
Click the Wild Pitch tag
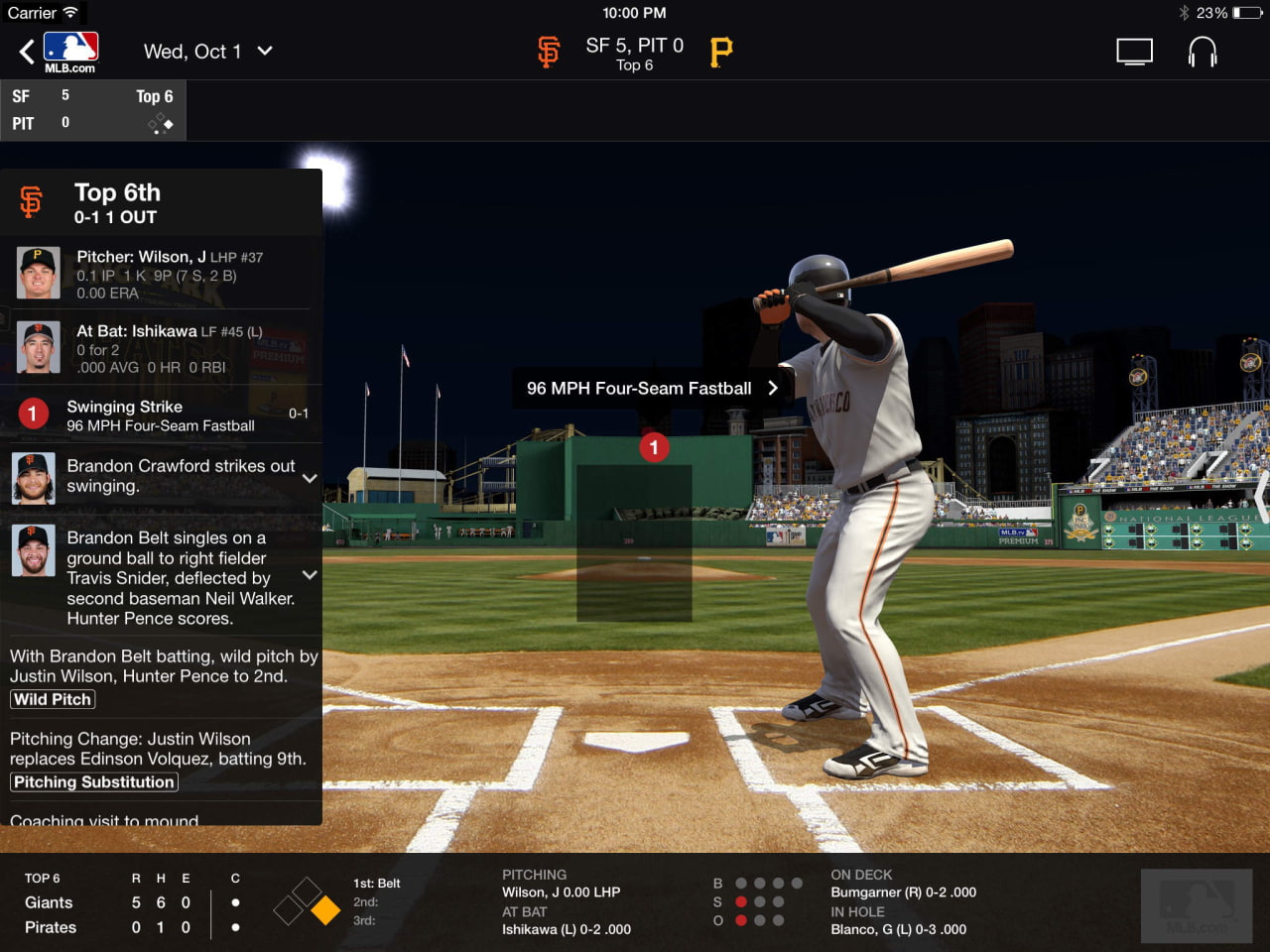52,699
